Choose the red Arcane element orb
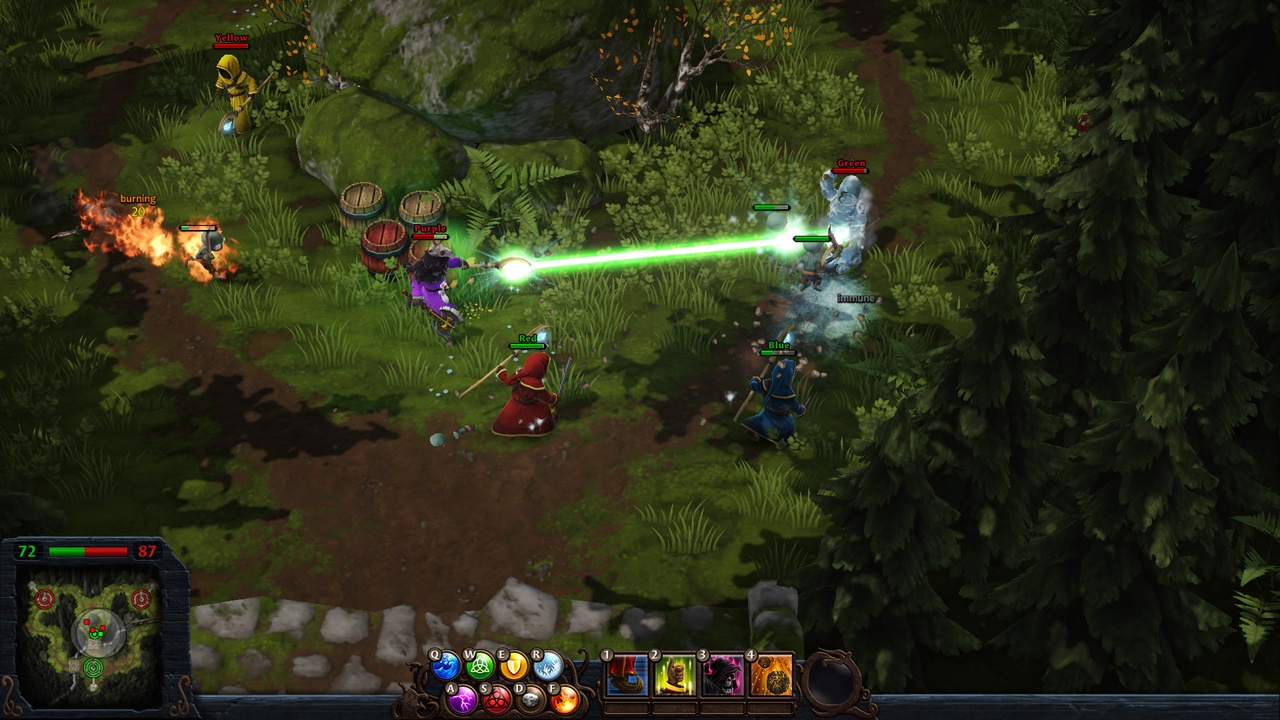This screenshot has height=720, width=1280. pyautogui.click(x=496, y=698)
